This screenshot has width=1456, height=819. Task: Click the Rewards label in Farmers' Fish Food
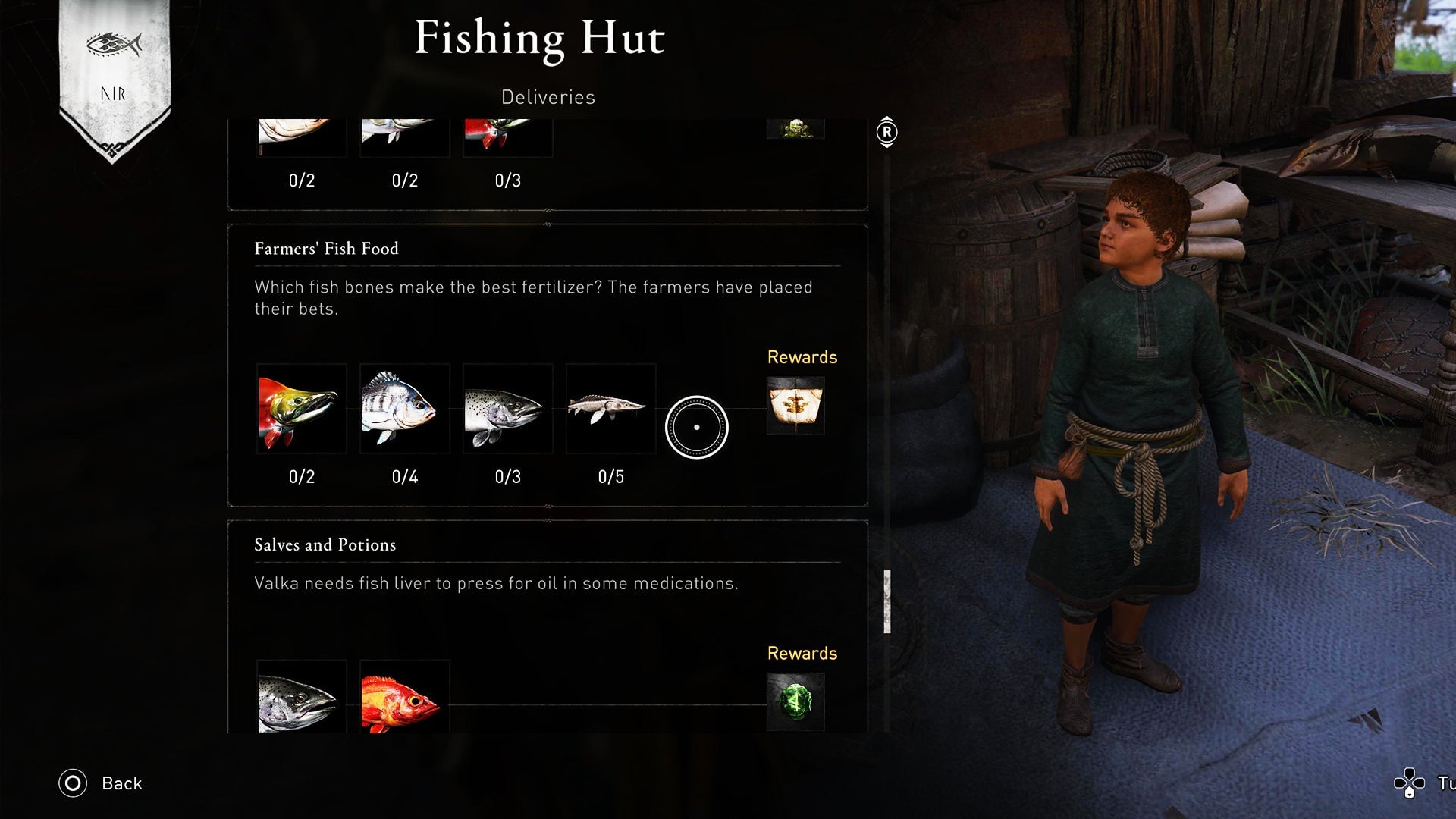pyautogui.click(x=802, y=357)
